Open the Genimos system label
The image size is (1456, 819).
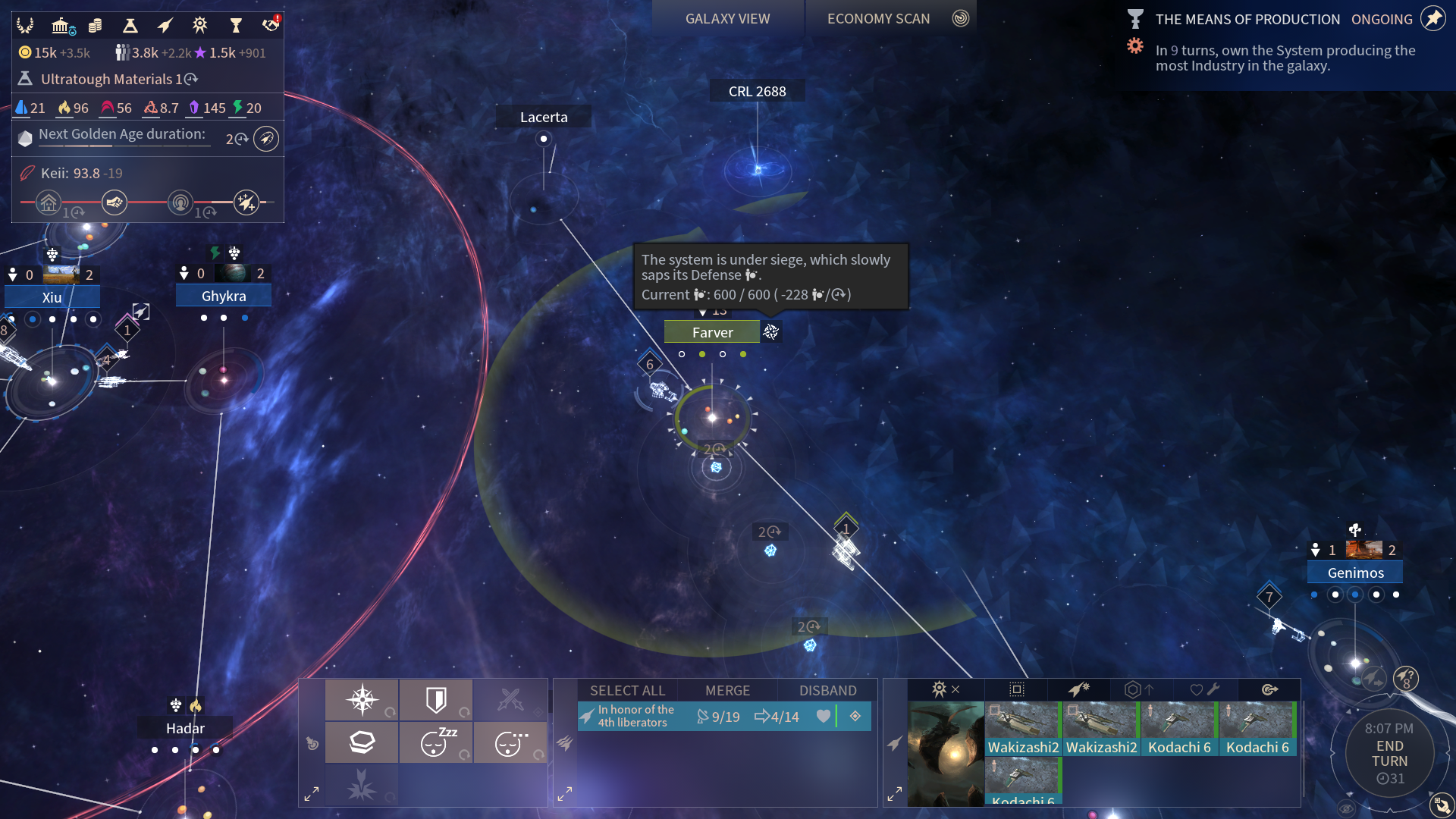1355,573
